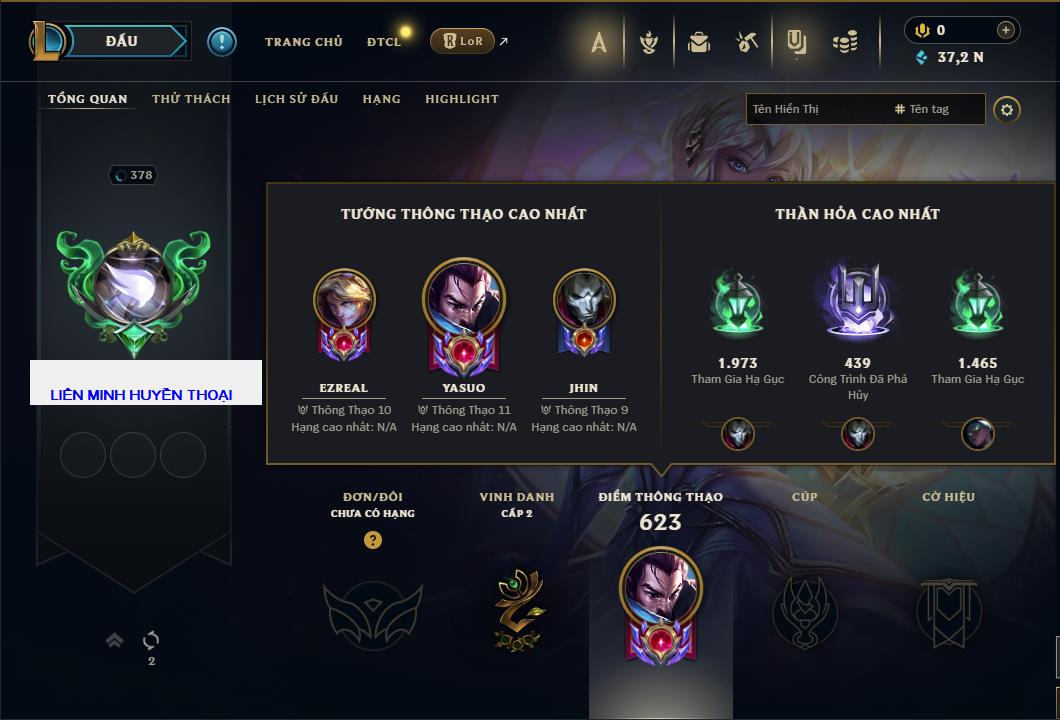Open the VINH DANH honor emblem

(517, 610)
